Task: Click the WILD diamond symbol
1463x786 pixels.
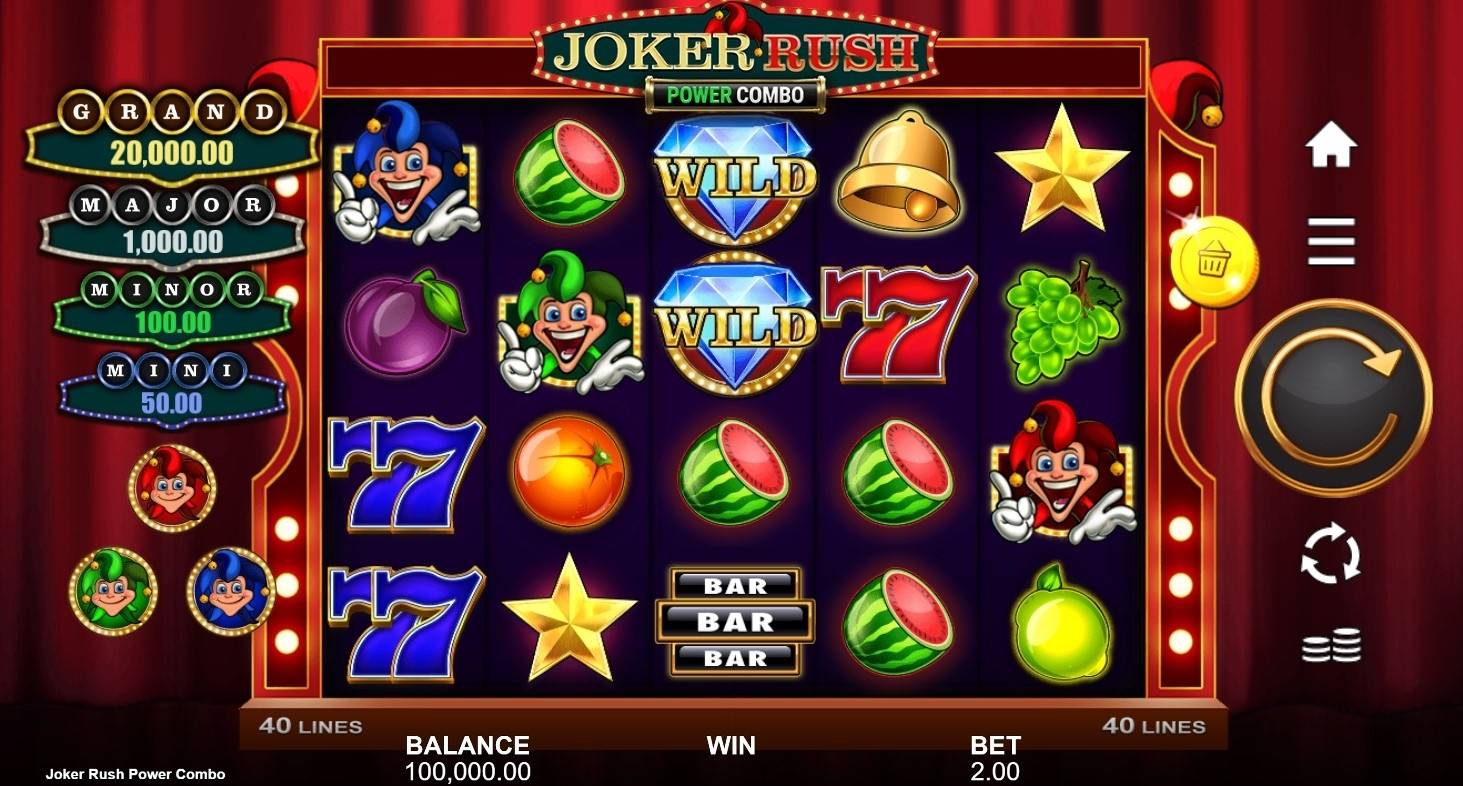Action: pyautogui.click(x=735, y=175)
